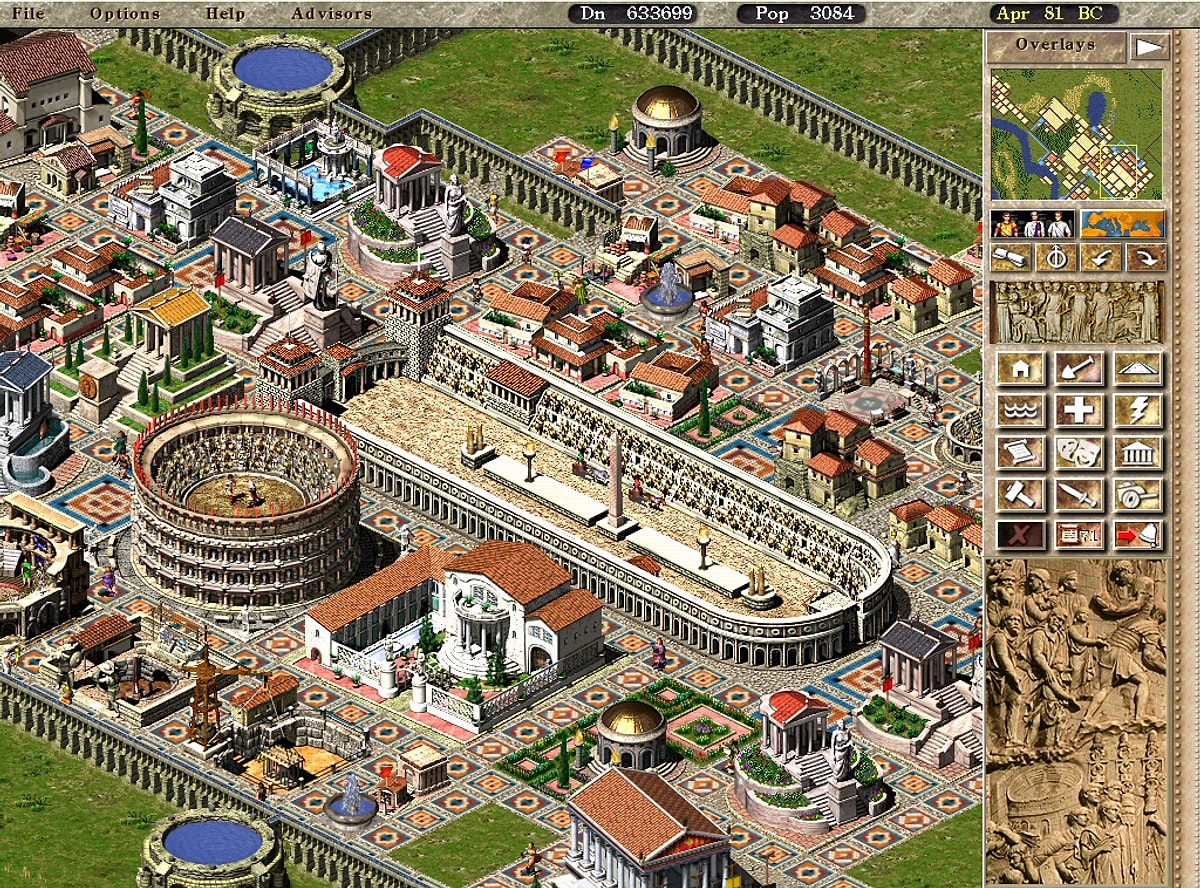Select the clear land shovel tool

point(1079,369)
